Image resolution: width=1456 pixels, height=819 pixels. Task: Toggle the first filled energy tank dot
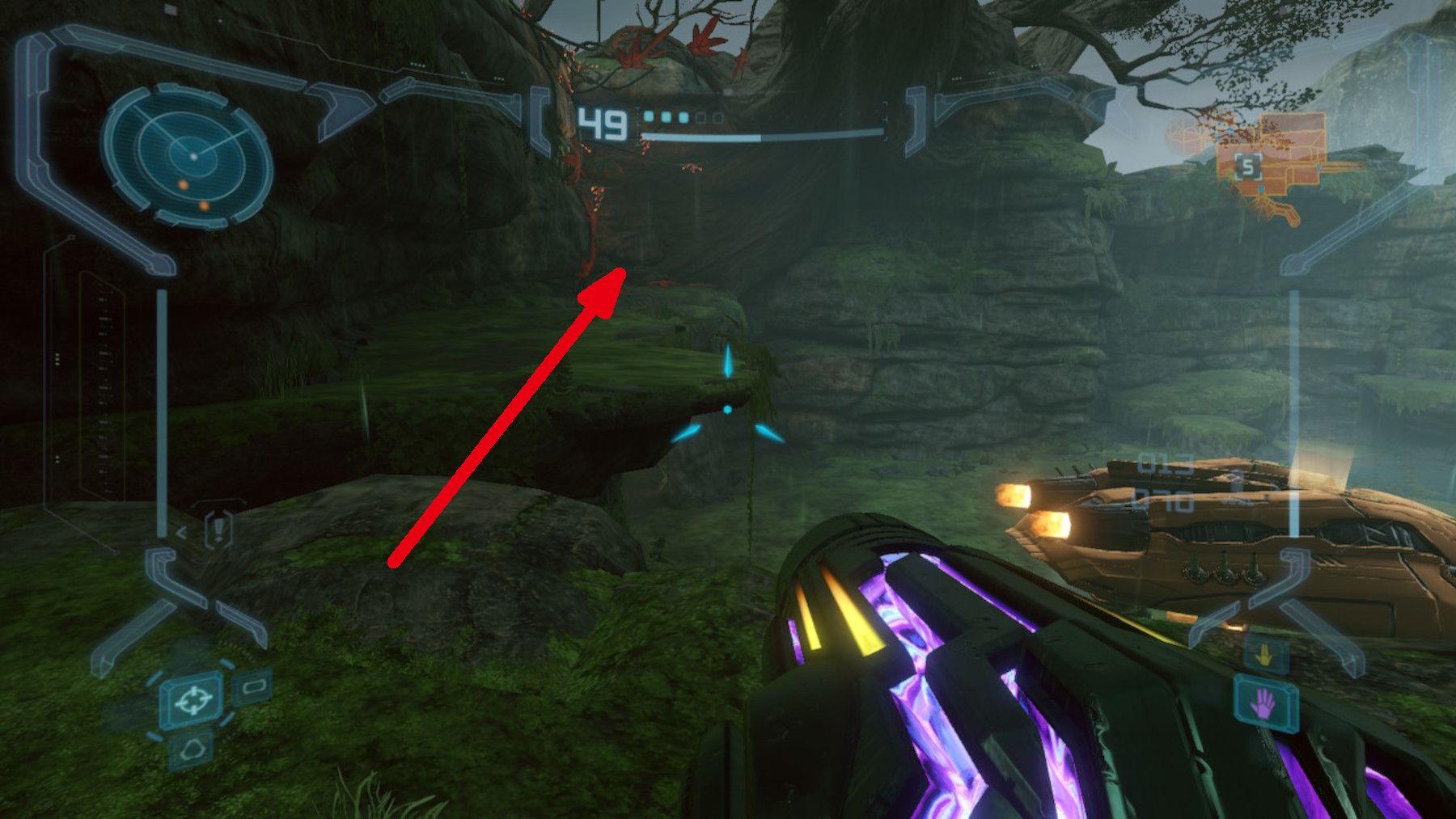point(648,118)
